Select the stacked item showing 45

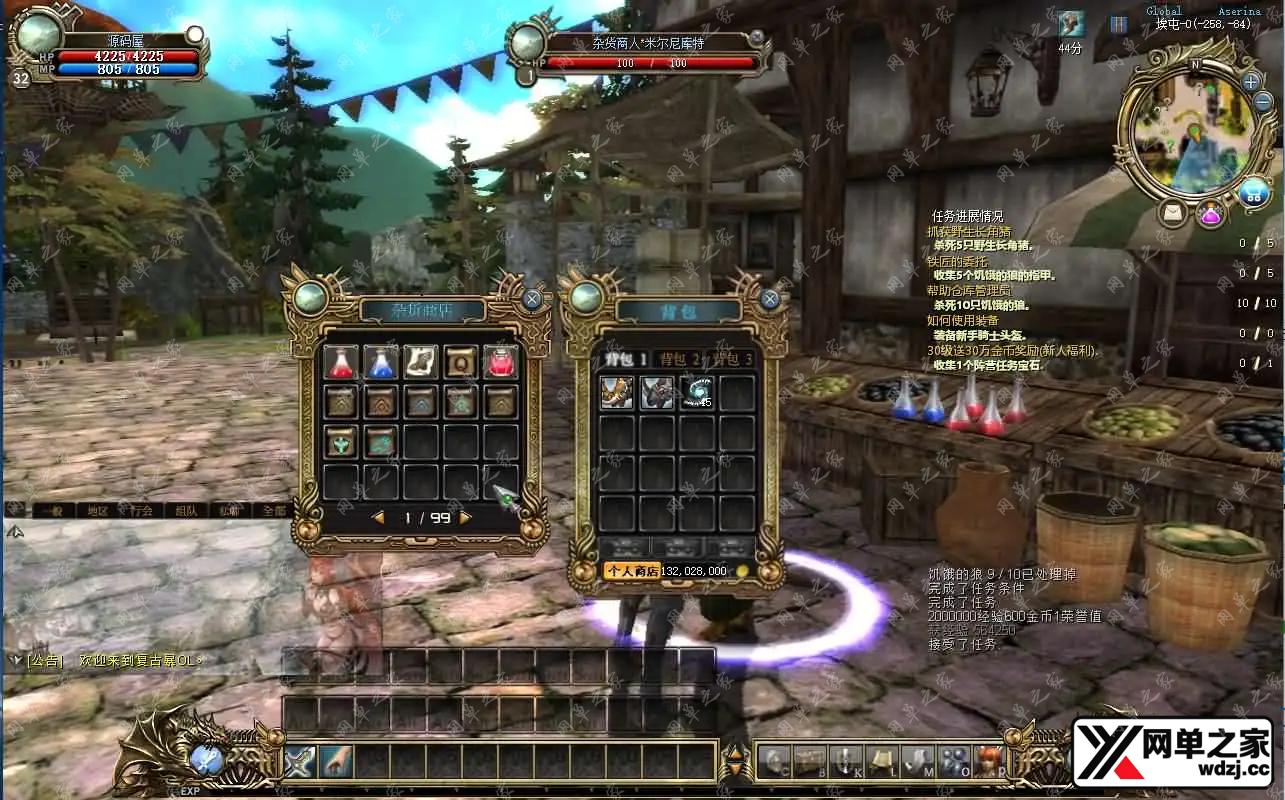pos(697,391)
